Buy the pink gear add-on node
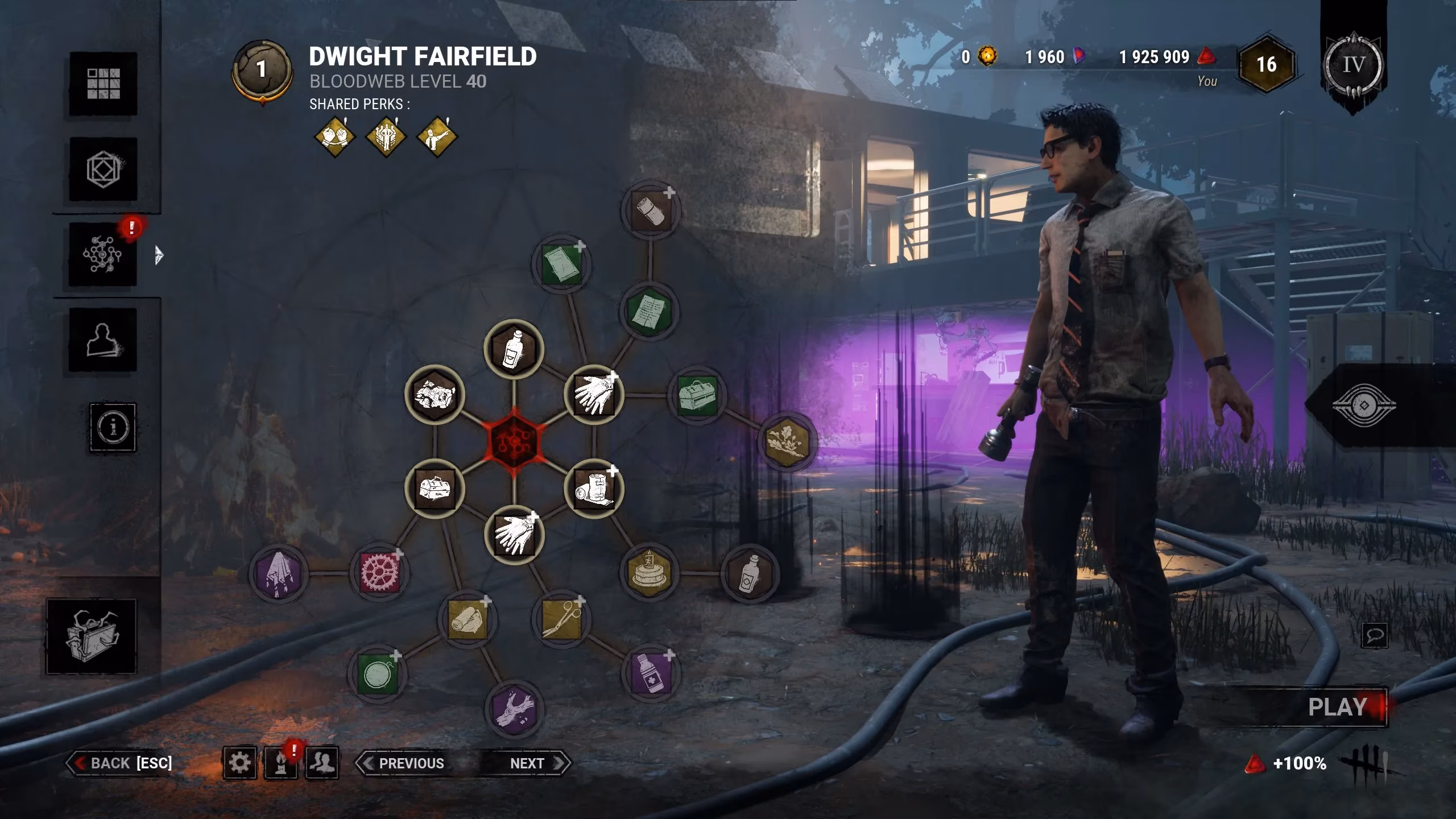Viewport: 1456px width, 819px height. click(379, 572)
